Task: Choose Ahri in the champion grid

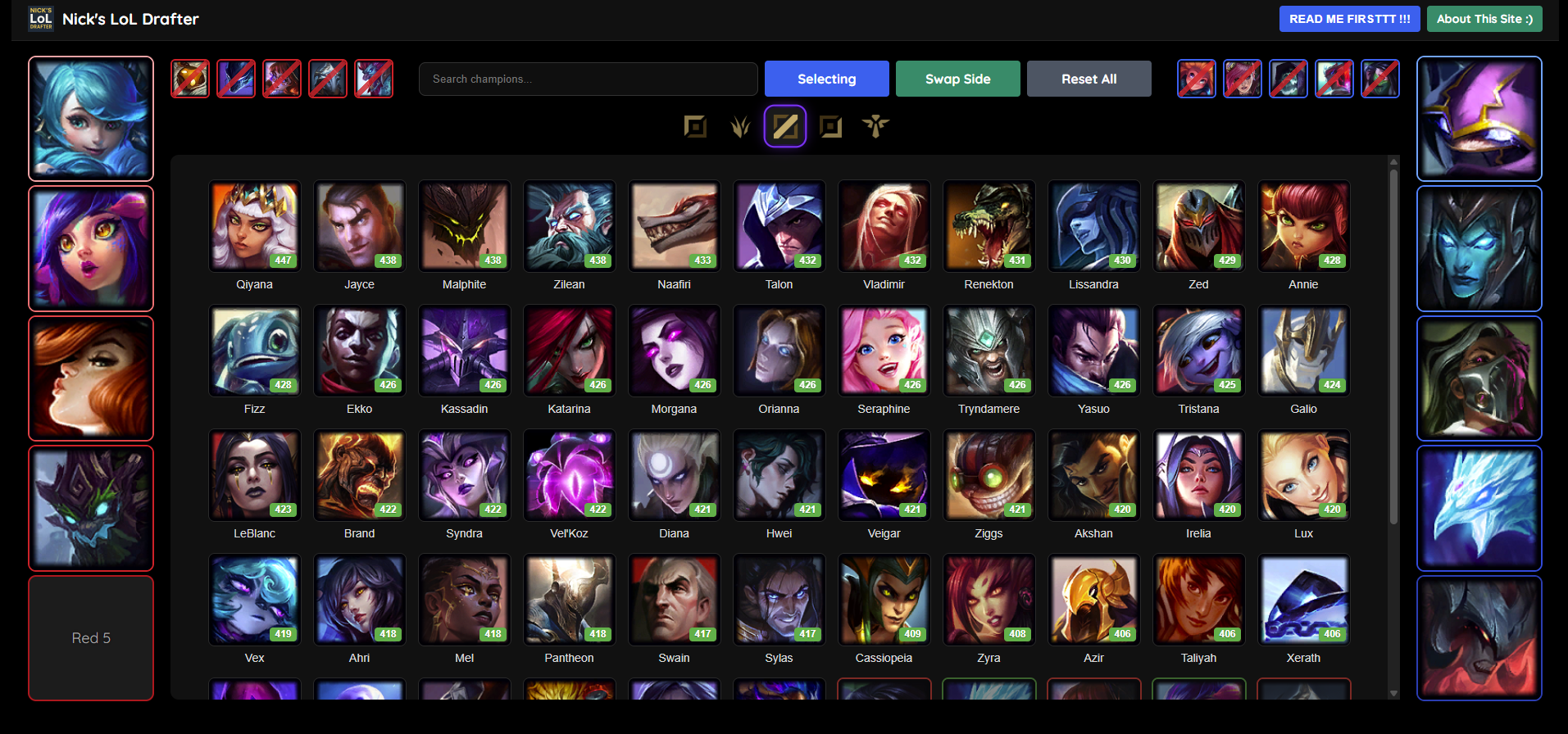Action: point(359,600)
